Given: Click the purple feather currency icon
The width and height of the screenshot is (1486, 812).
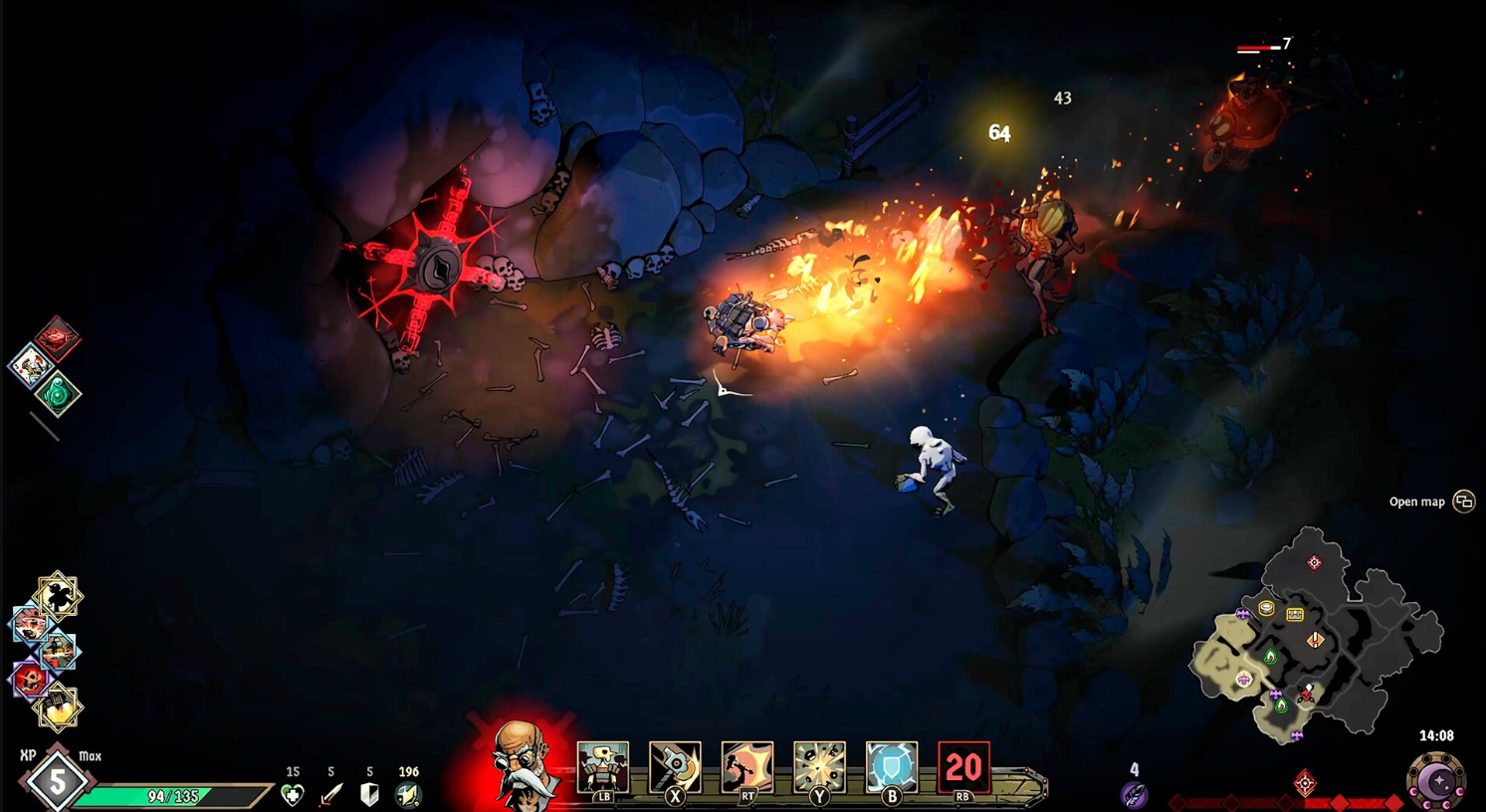Looking at the screenshot, I should click(x=1134, y=794).
